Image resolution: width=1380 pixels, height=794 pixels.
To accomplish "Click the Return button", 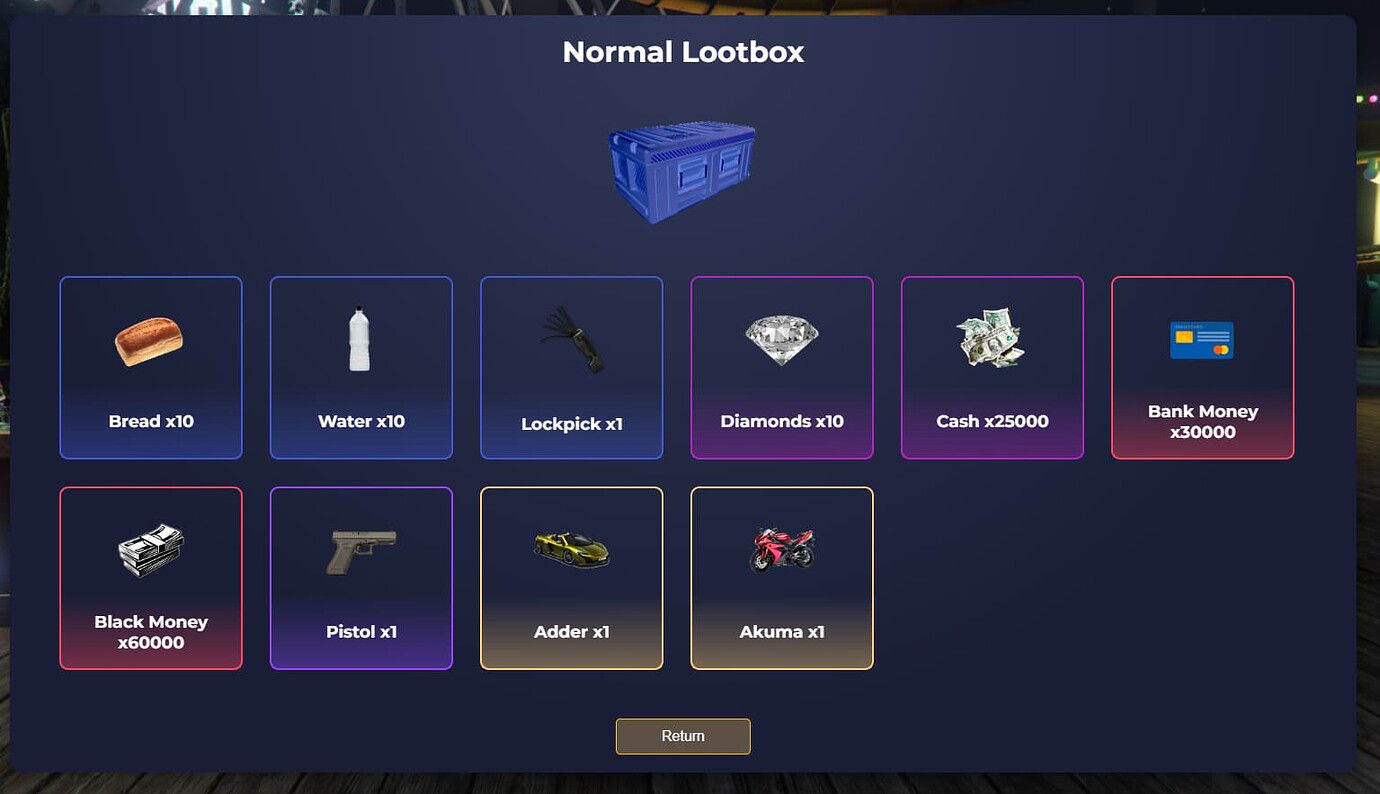I will point(683,736).
